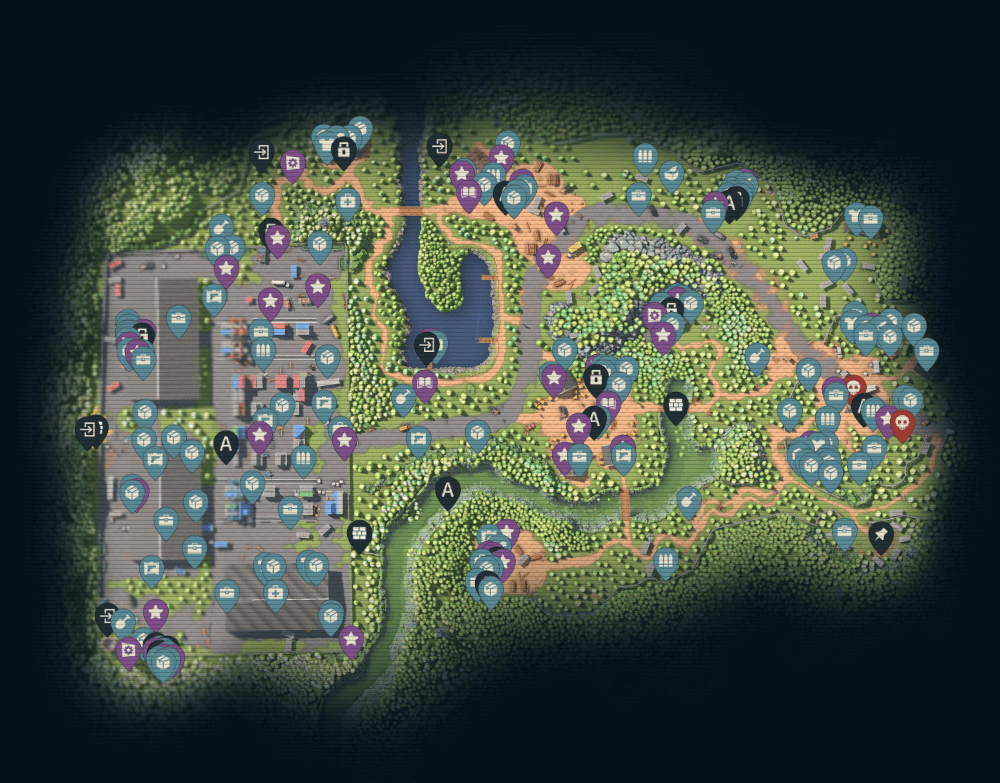Choose the red skull marker touching a purple star
The image size is (1000, 783).
tap(902, 424)
